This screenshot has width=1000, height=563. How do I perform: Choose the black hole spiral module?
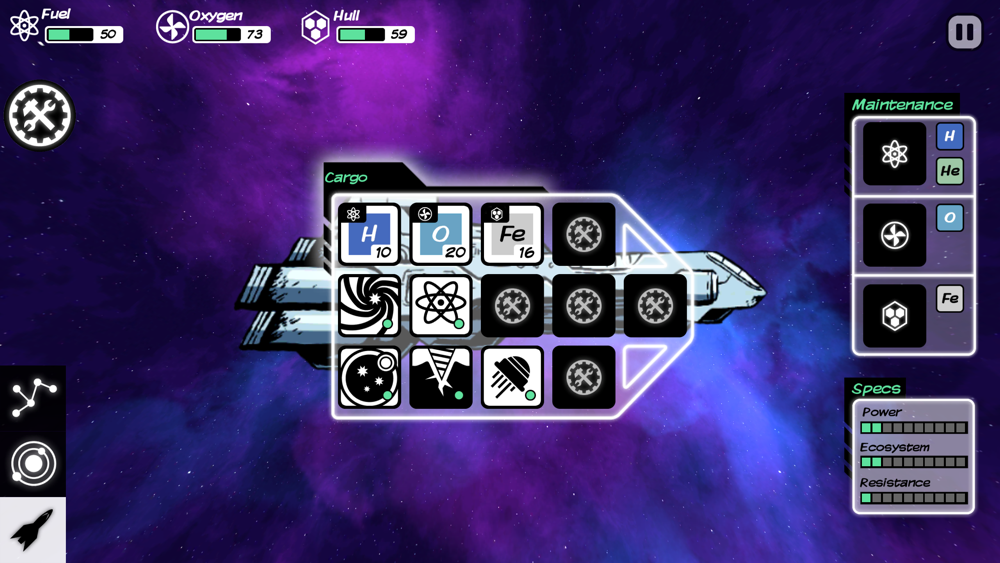tap(369, 305)
